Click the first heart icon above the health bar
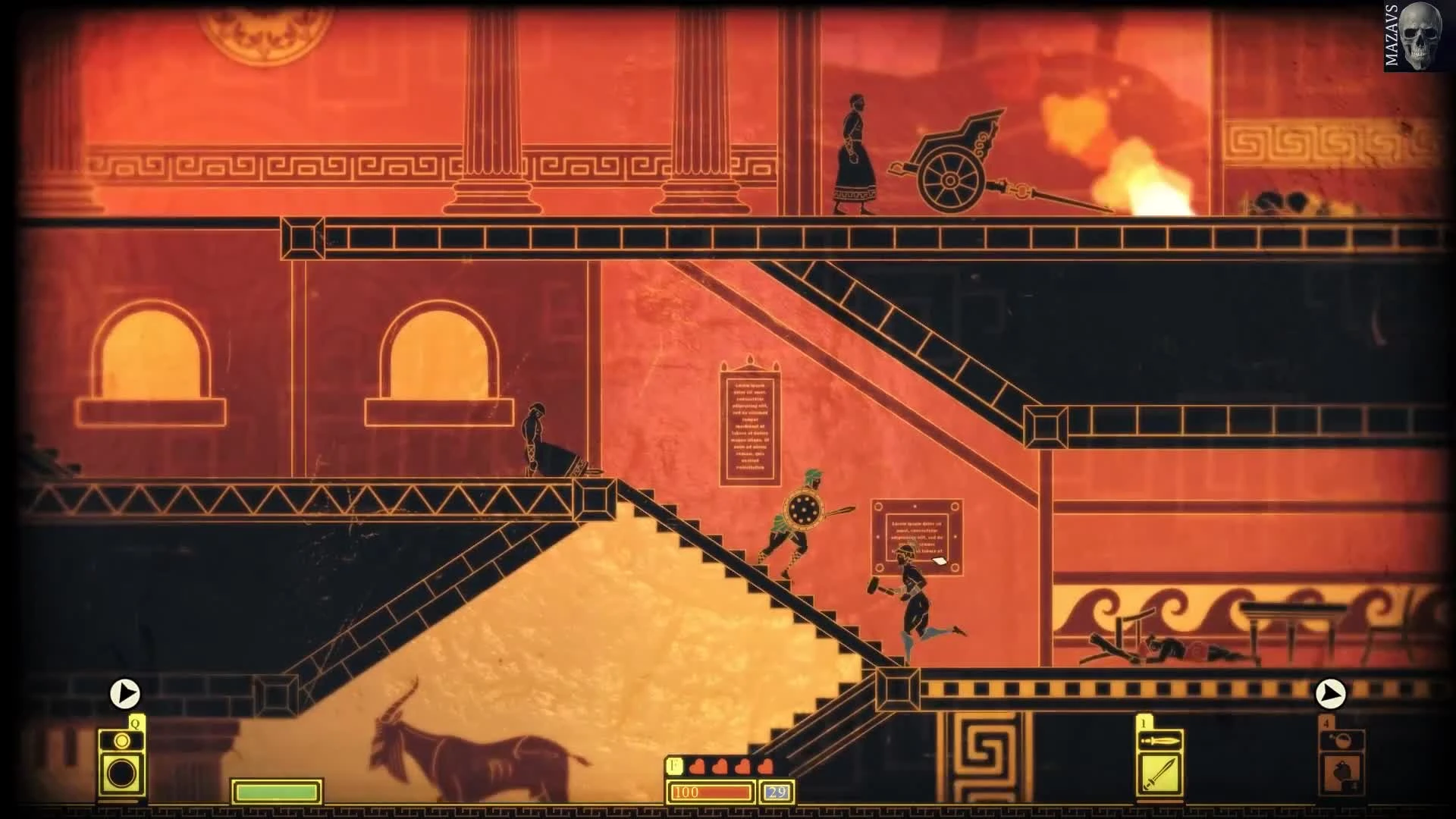The image size is (1456, 819). tap(697, 767)
